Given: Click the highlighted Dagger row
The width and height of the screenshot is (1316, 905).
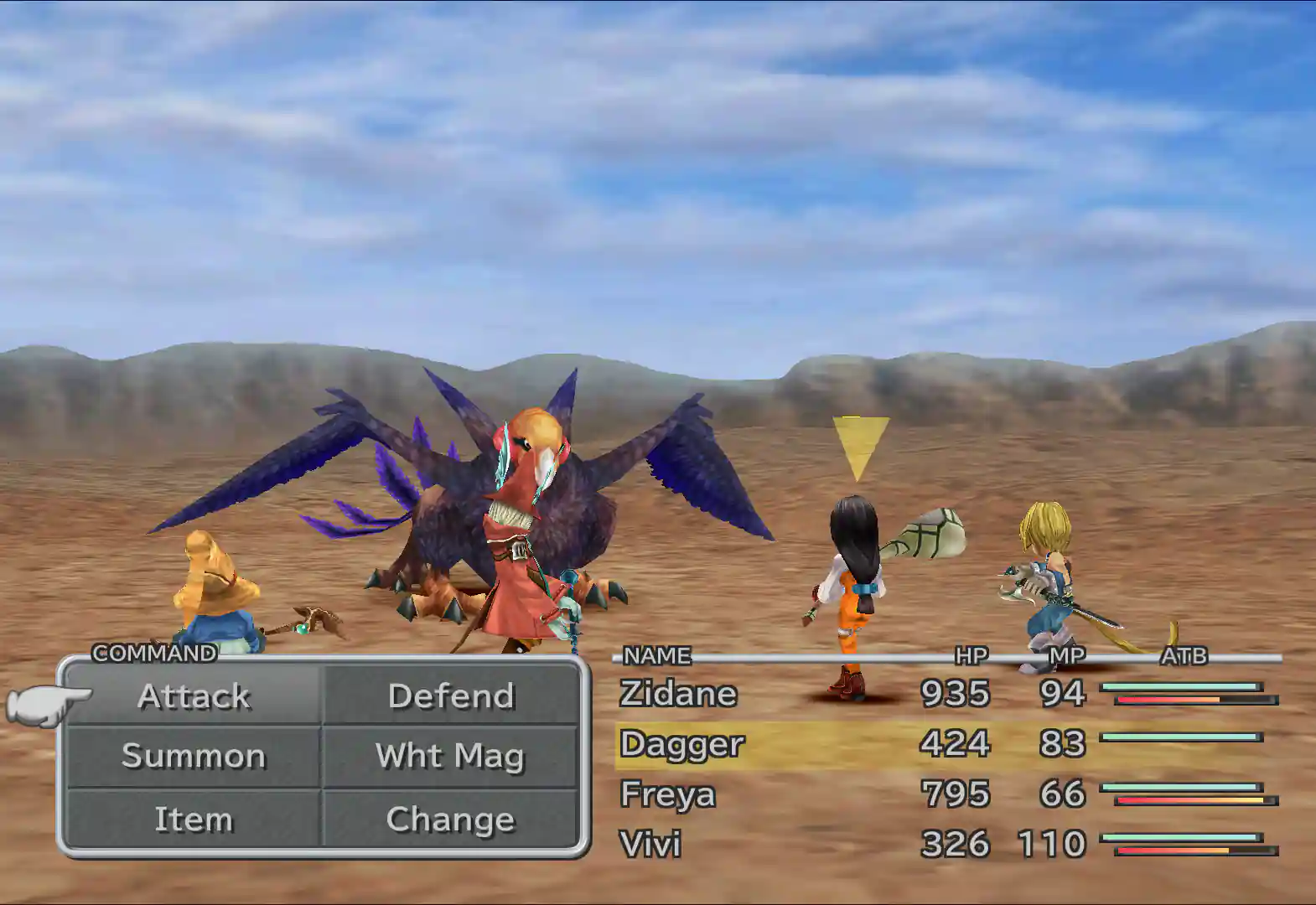Looking at the screenshot, I should [683, 744].
